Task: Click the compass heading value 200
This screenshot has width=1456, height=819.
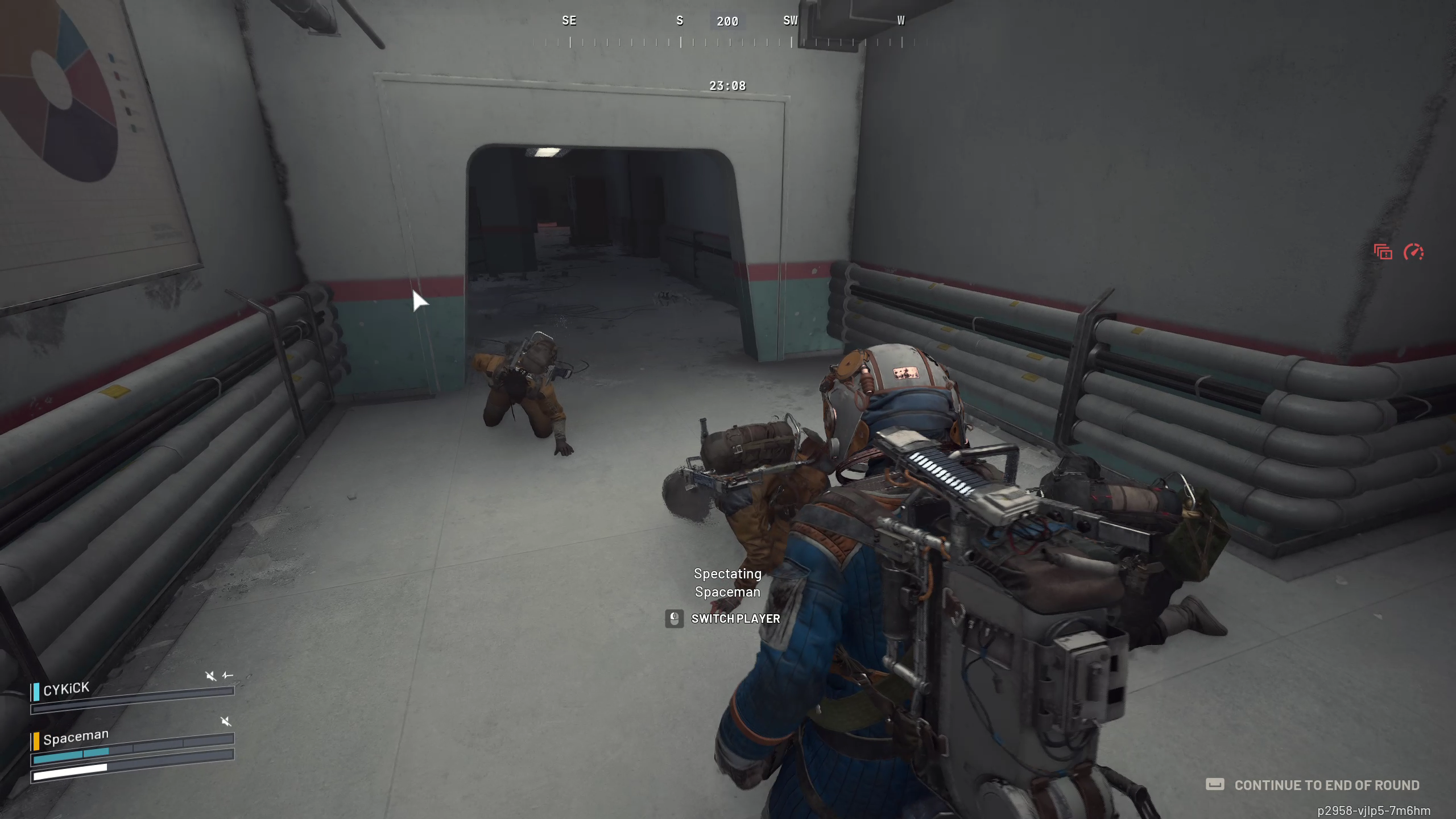Action: [727, 22]
